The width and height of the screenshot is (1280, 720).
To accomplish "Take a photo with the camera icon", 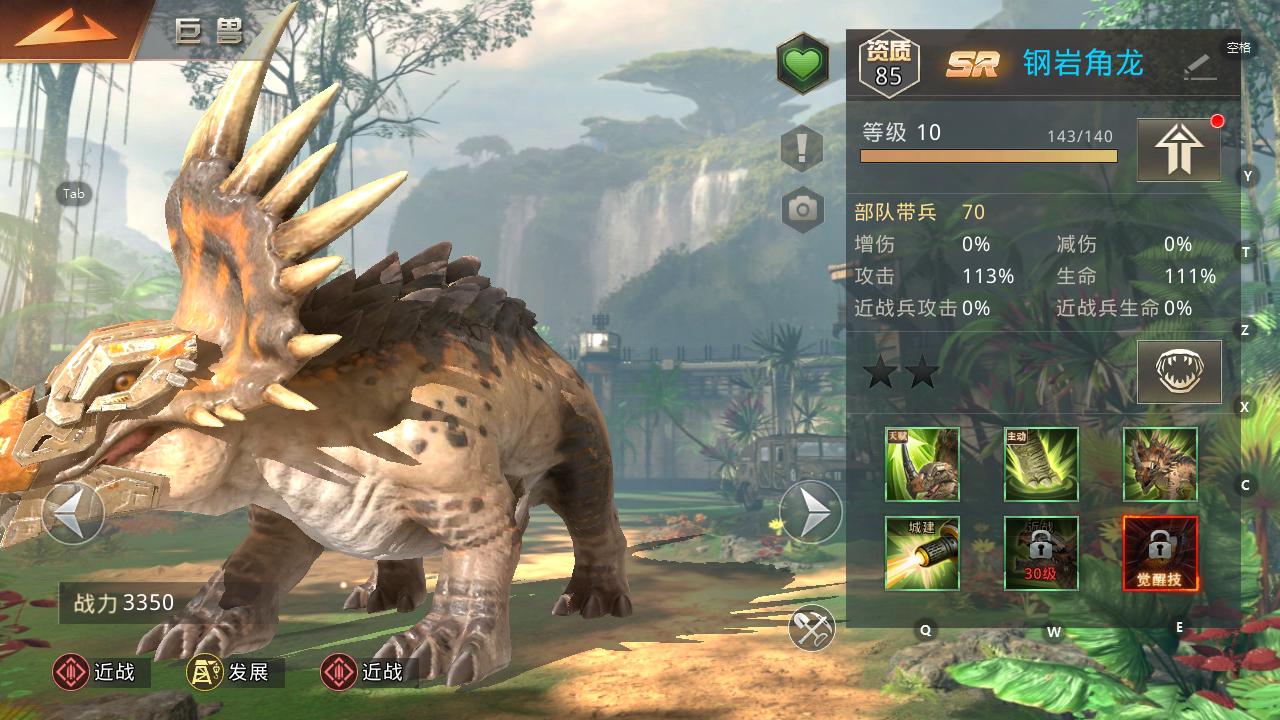I will tap(802, 209).
